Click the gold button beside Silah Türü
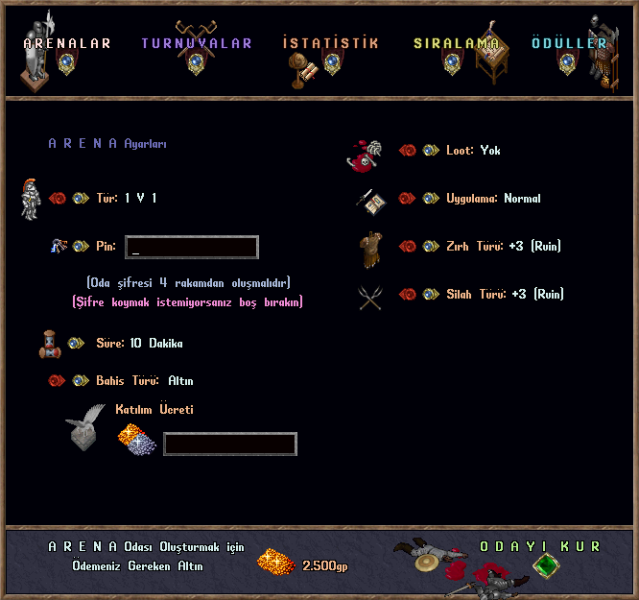Image resolution: width=639 pixels, height=600 pixels. (x=430, y=294)
